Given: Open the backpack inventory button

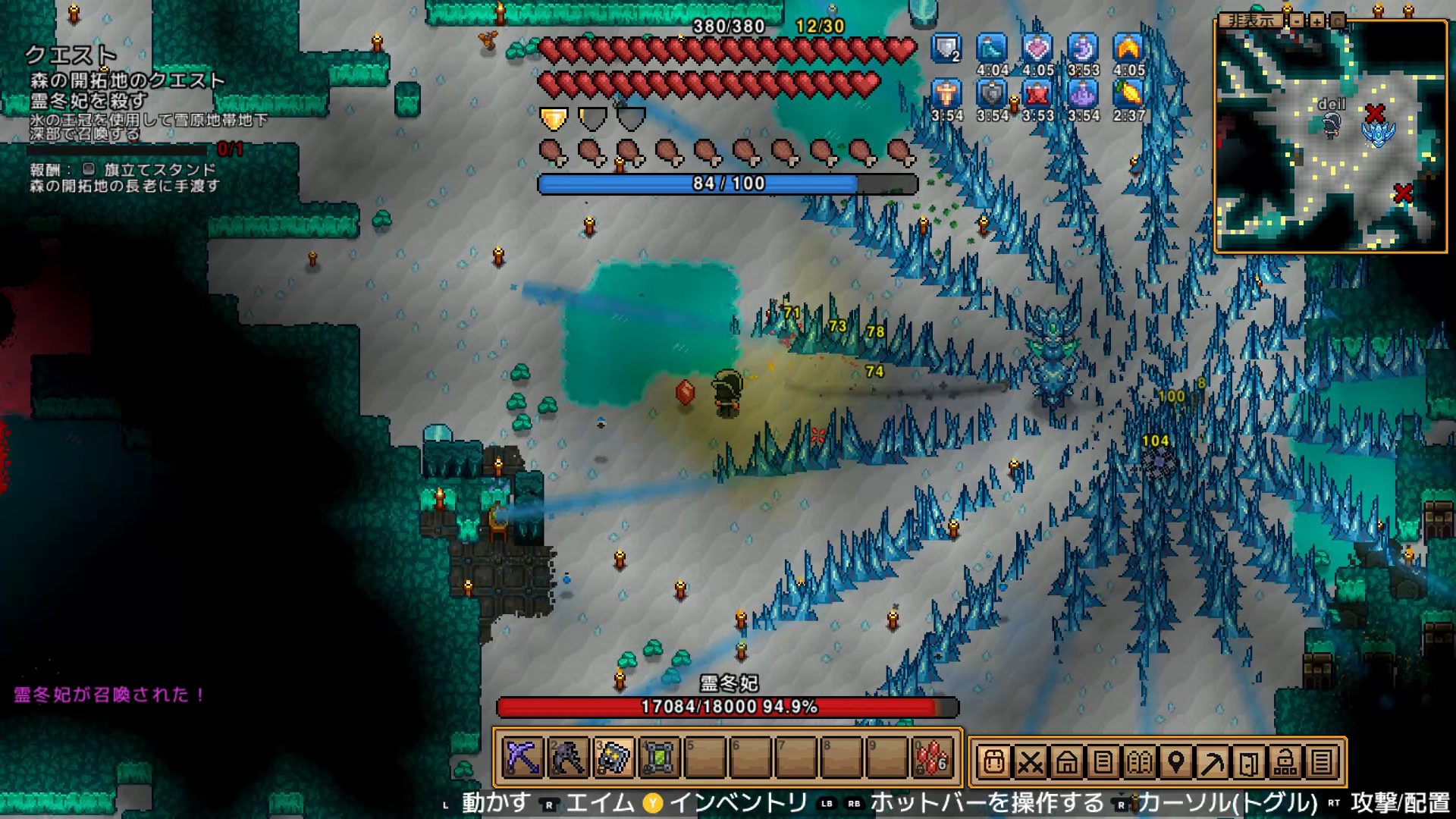Looking at the screenshot, I should tap(993, 762).
